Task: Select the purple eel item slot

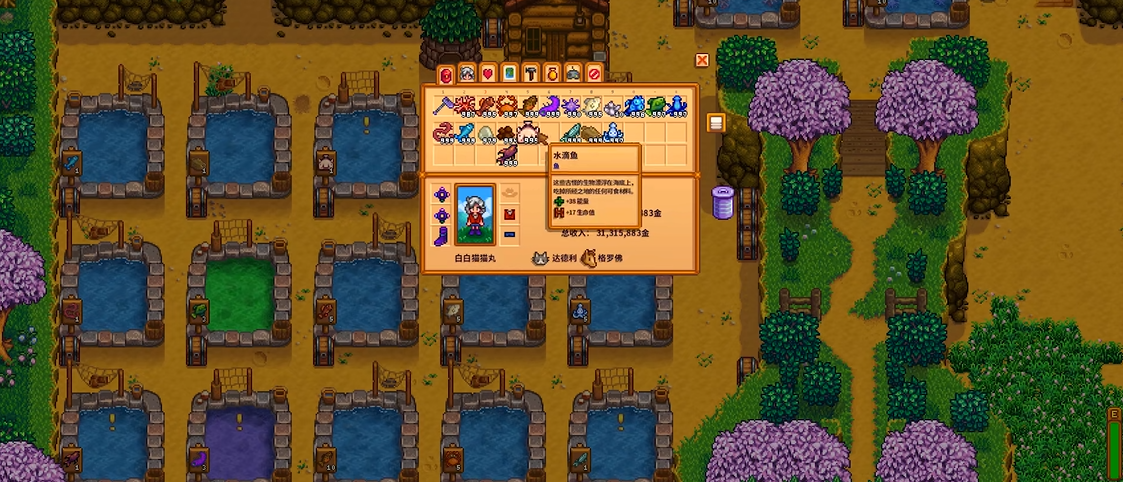Action: (552, 105)
